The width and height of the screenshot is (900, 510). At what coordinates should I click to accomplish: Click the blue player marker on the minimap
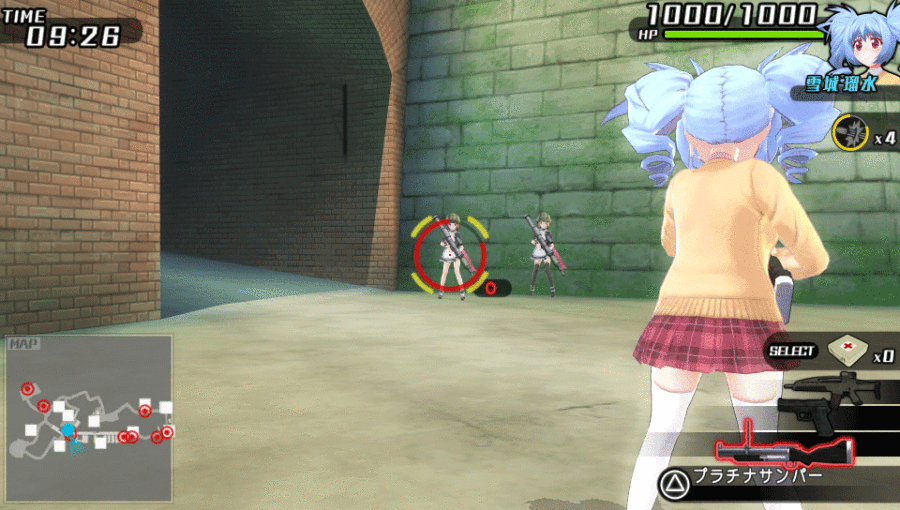click(x=68, y=431)
